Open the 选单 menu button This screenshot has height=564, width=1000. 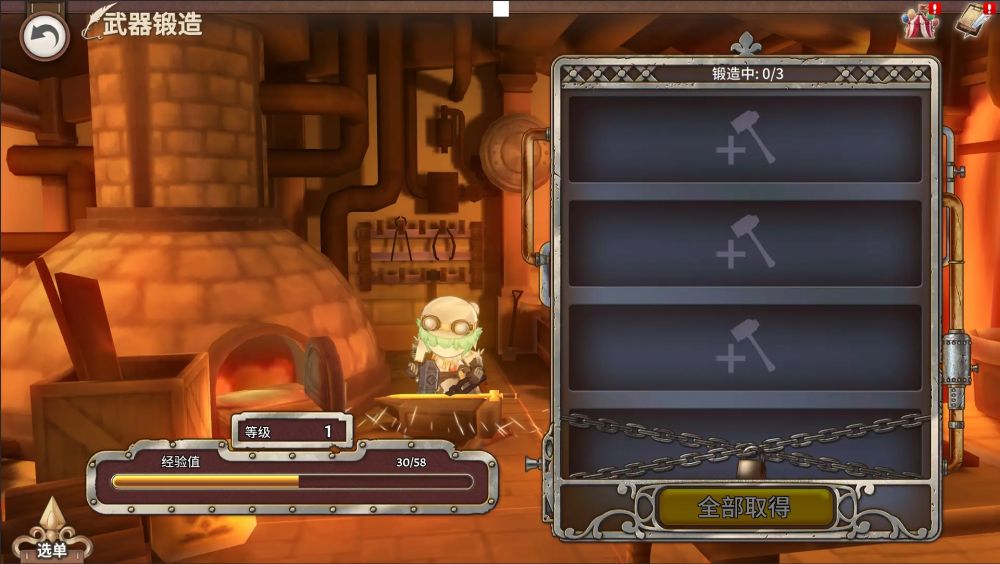(52, 535)
